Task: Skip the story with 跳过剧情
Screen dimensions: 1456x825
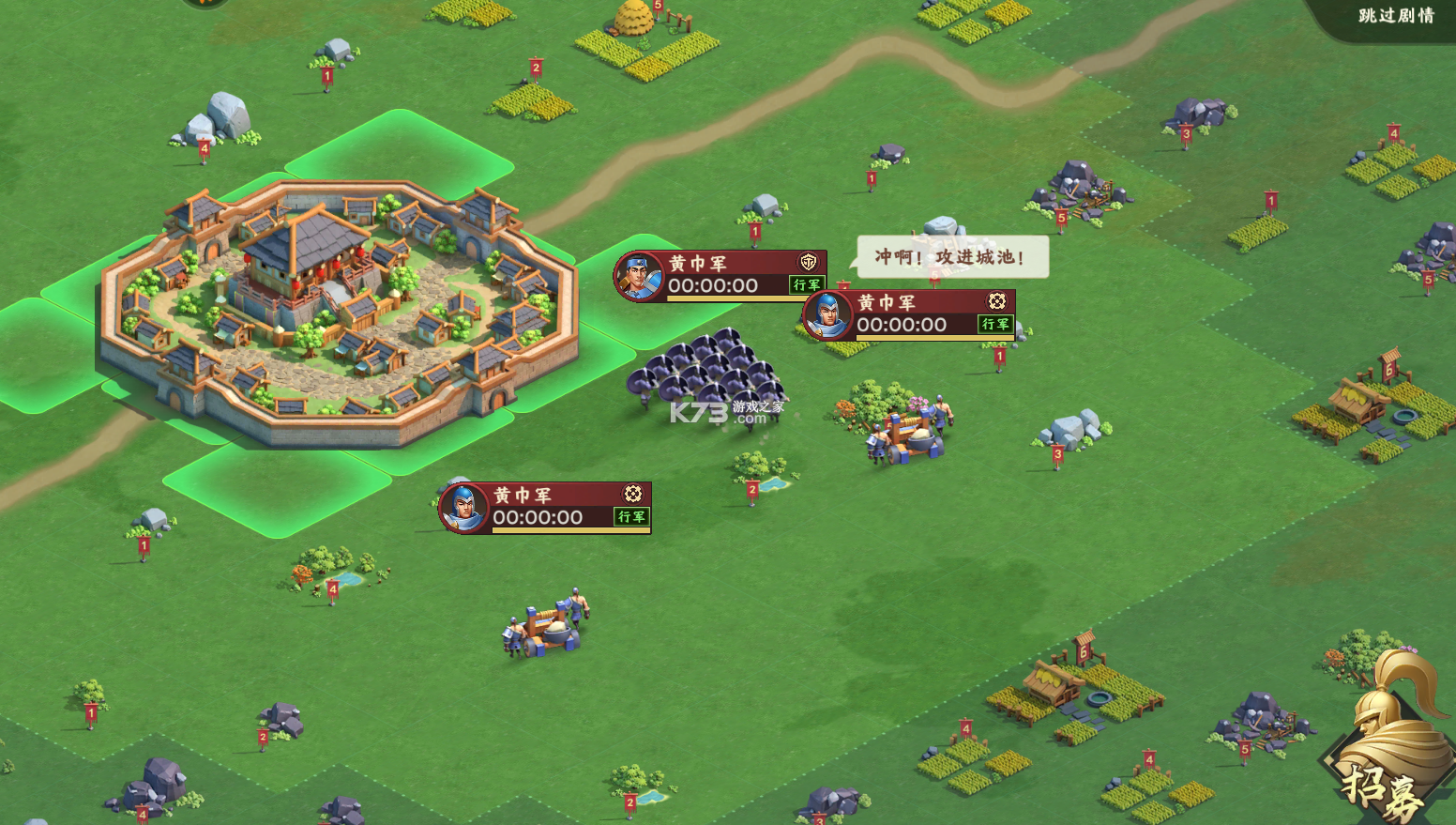Action: click(x=1395, y=16)
